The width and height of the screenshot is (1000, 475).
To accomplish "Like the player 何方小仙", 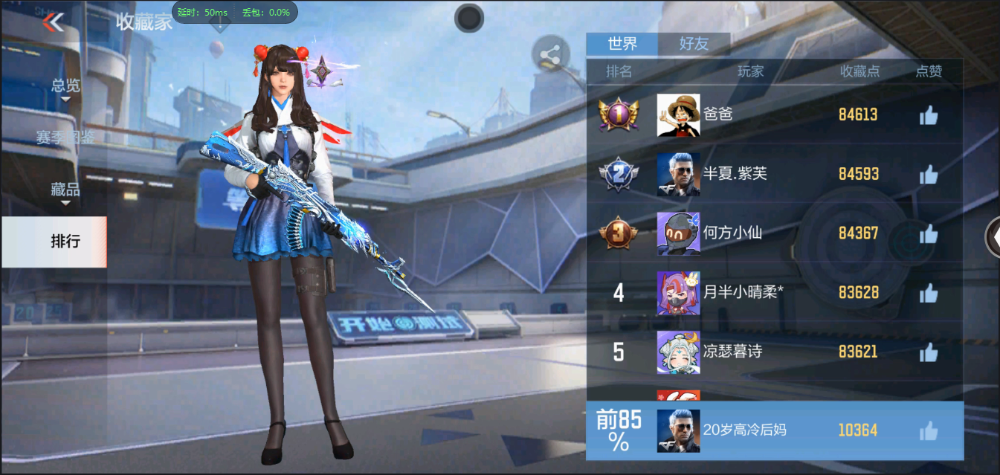I will pos(928,233).
